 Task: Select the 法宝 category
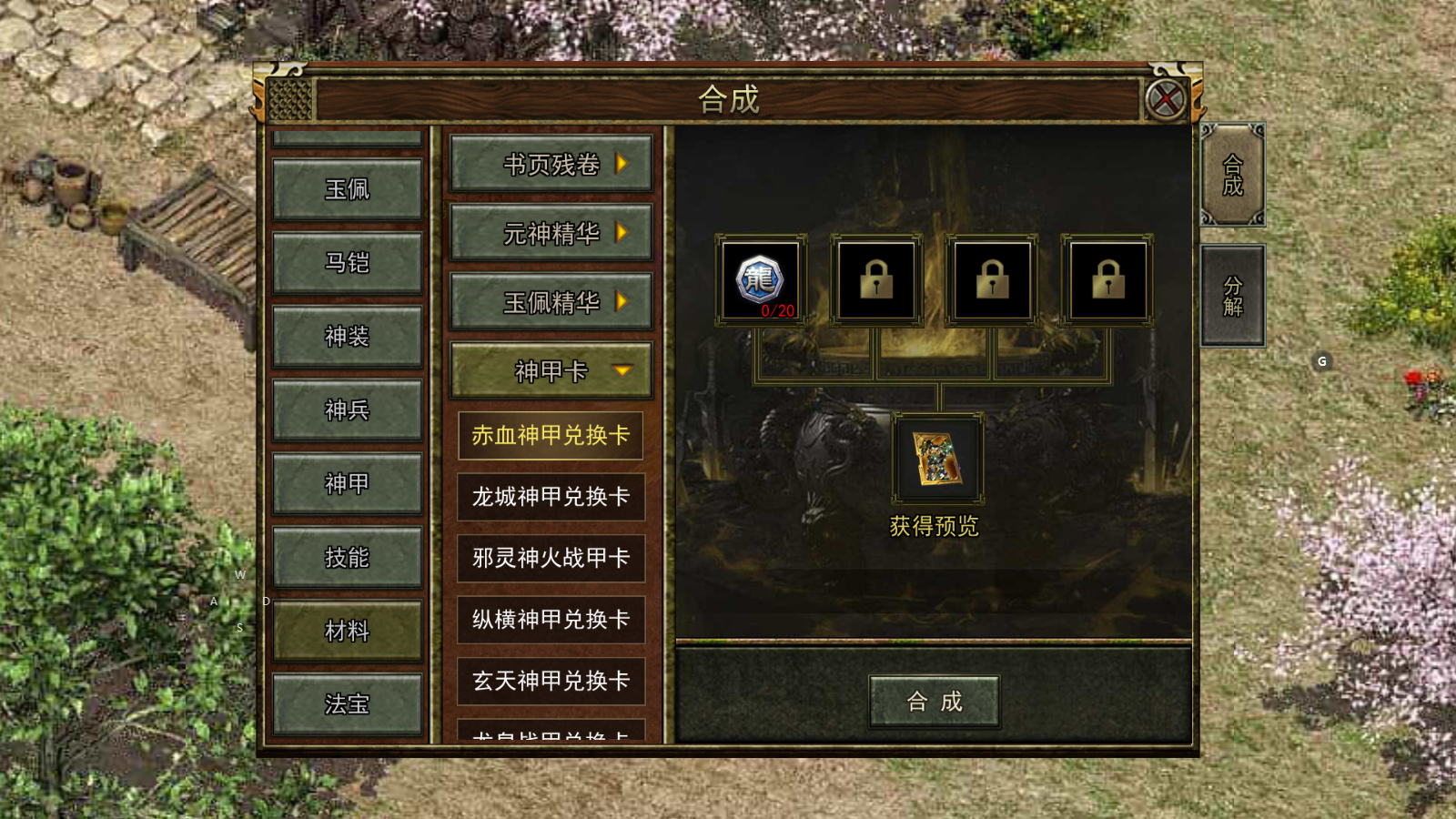pos(347,704)
